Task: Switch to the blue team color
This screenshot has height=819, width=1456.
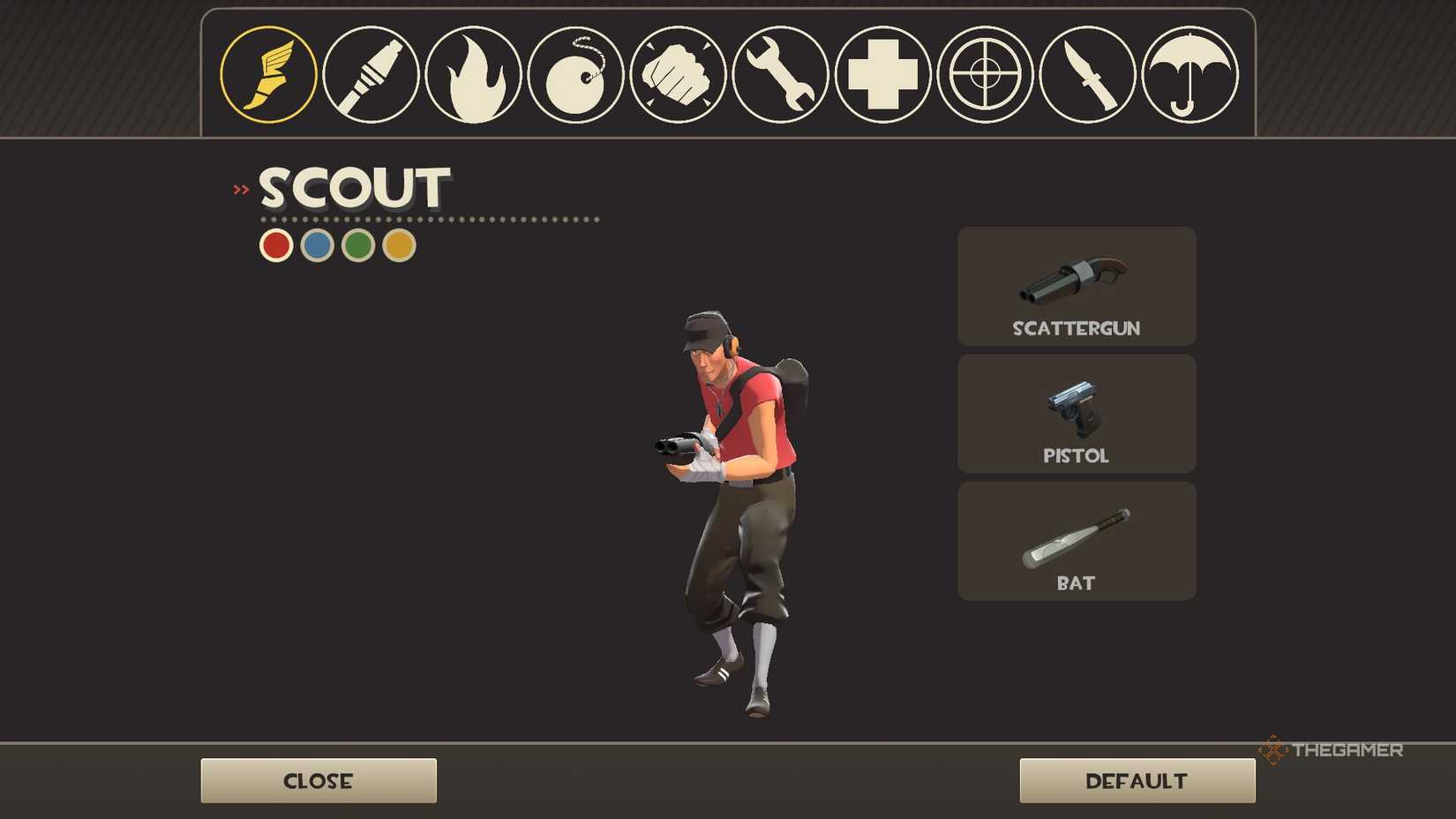Action: [x=316, y=244]
